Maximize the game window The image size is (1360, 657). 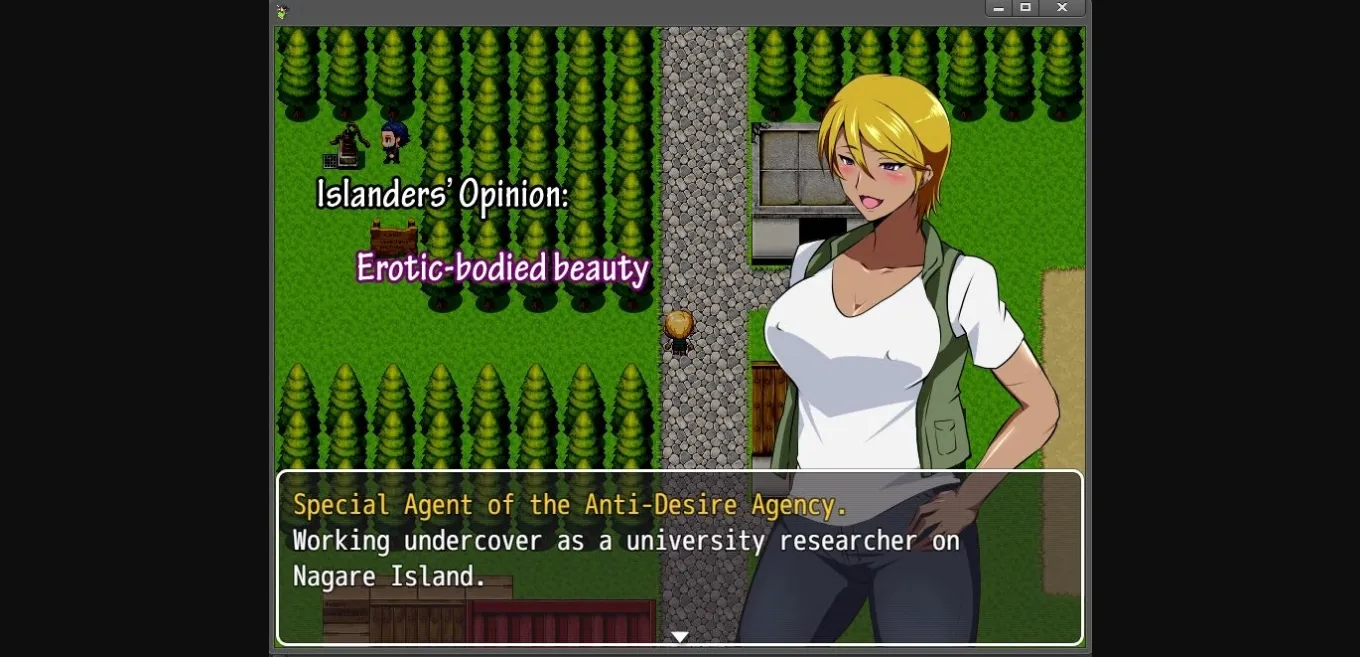click(x=1025, y=8)
